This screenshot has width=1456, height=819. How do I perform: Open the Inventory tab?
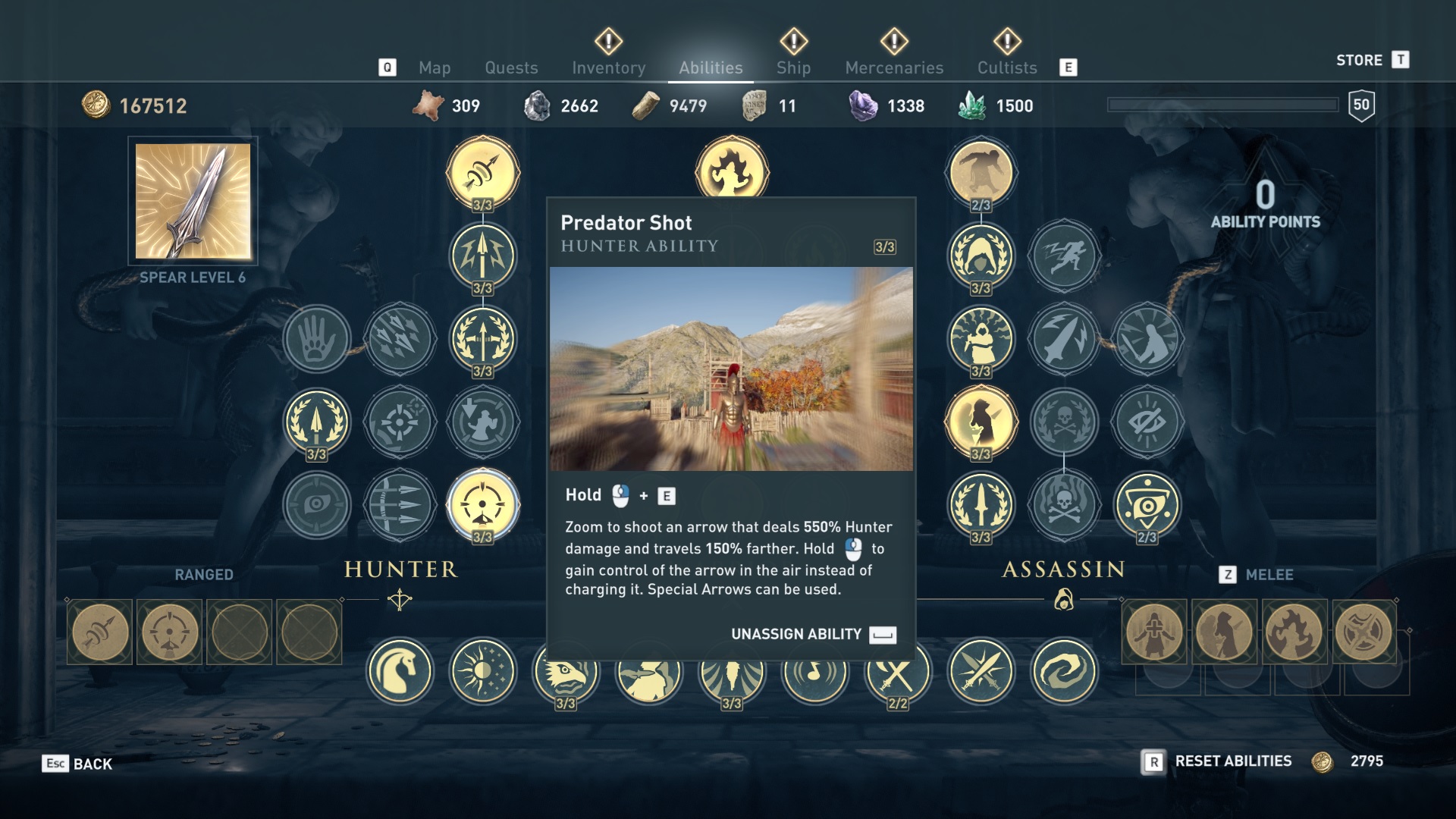point(608,68)
